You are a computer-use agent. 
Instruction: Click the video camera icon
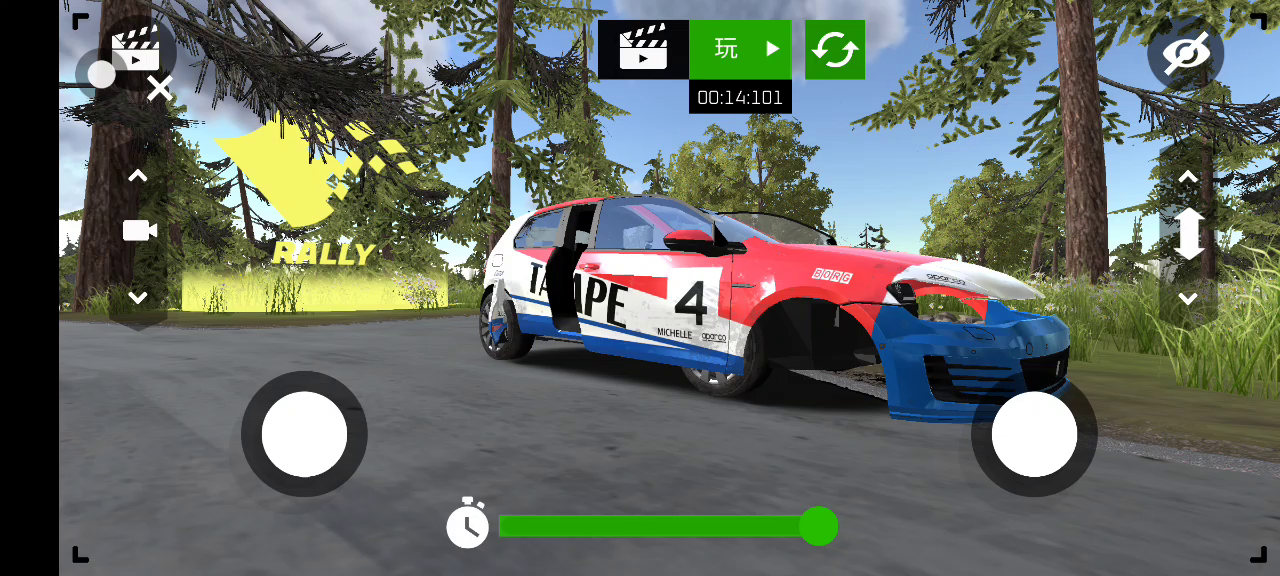click(x=140, y=231)
